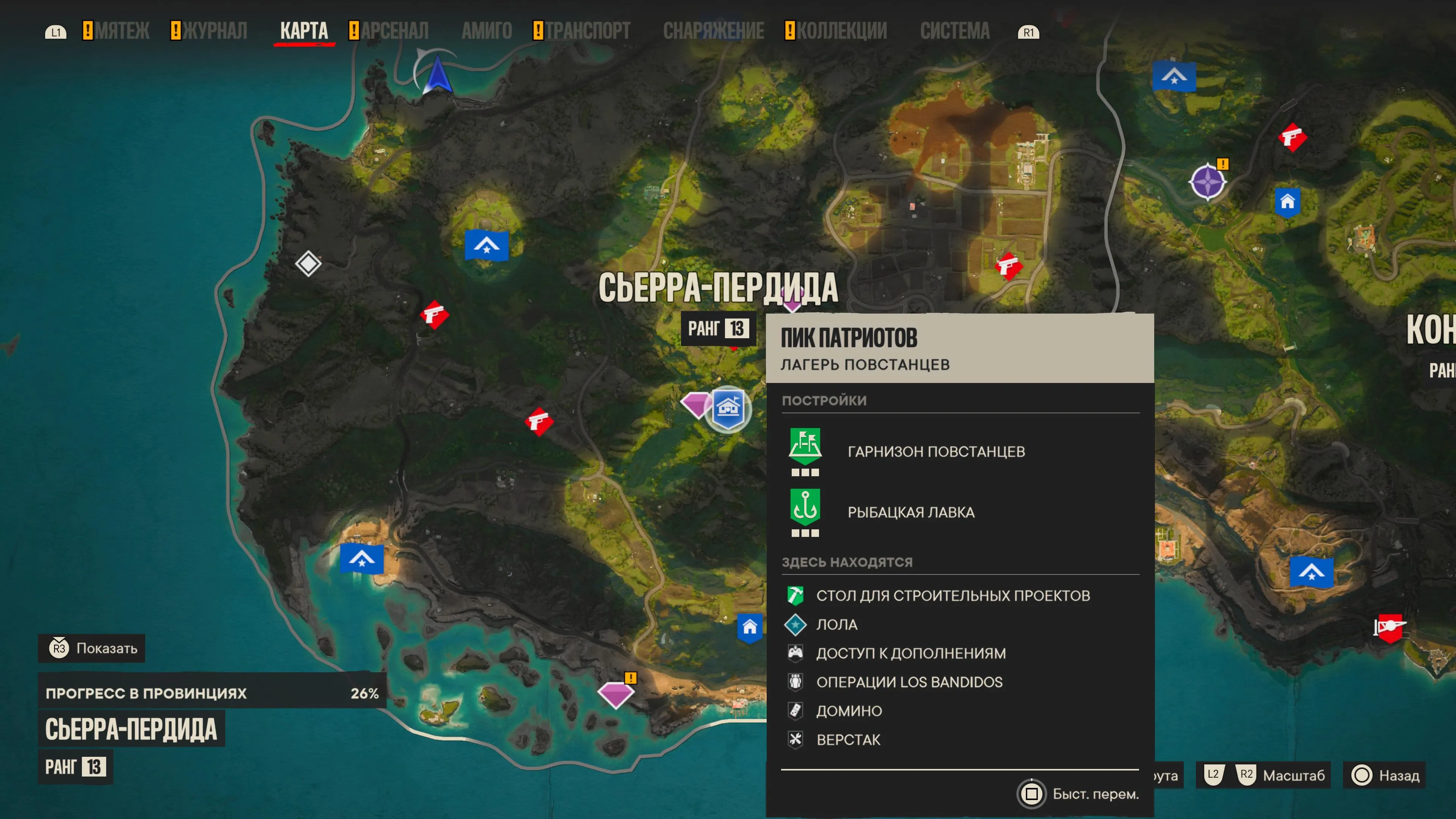The width and height of the screenshot is (1456, 819).
Task: Switch to the АМИГО tab
Action: tap(486, 31)
